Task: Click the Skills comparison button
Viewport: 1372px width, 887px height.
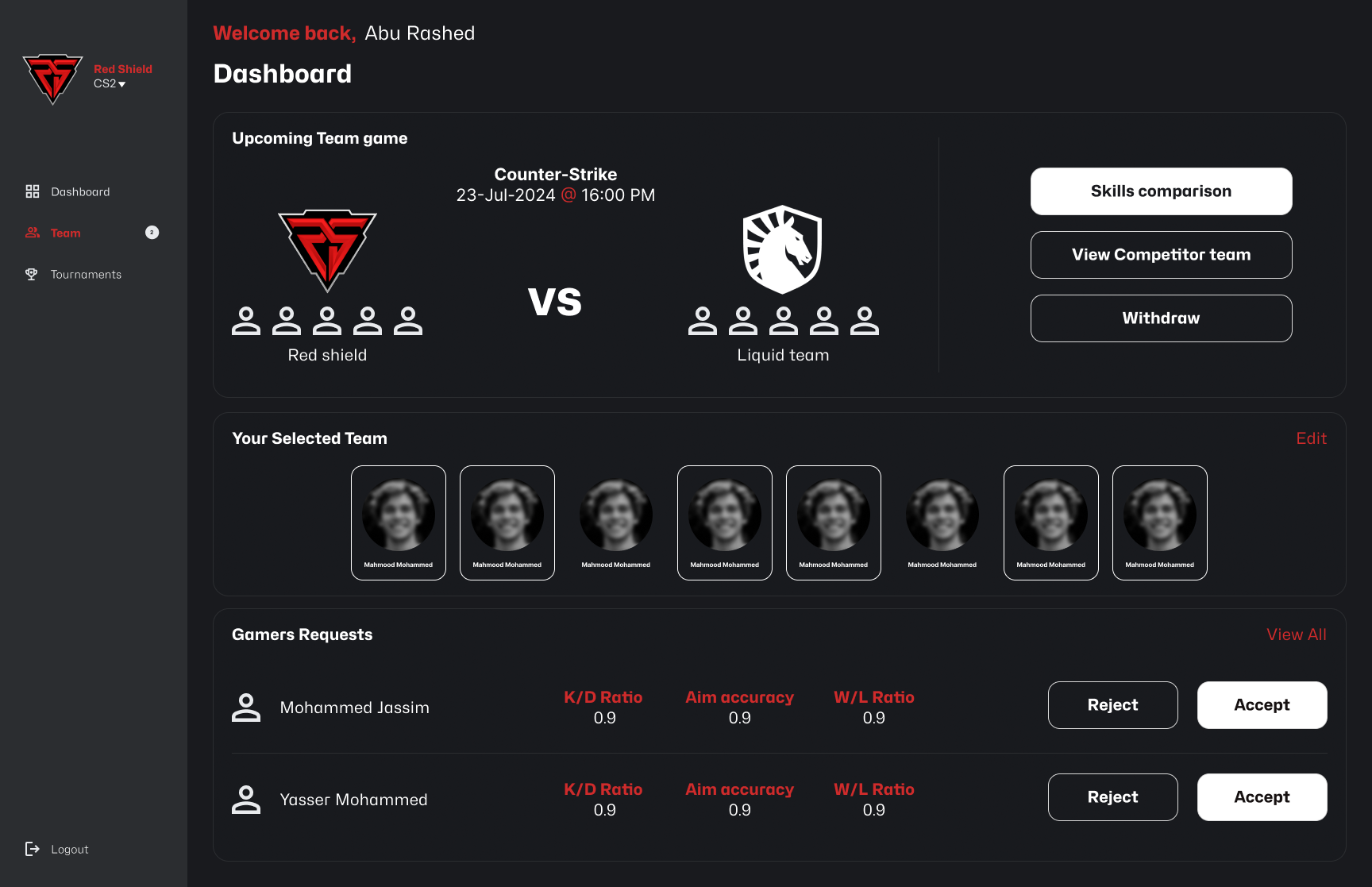Action: pyautogui.click(x=1160, y=191)
